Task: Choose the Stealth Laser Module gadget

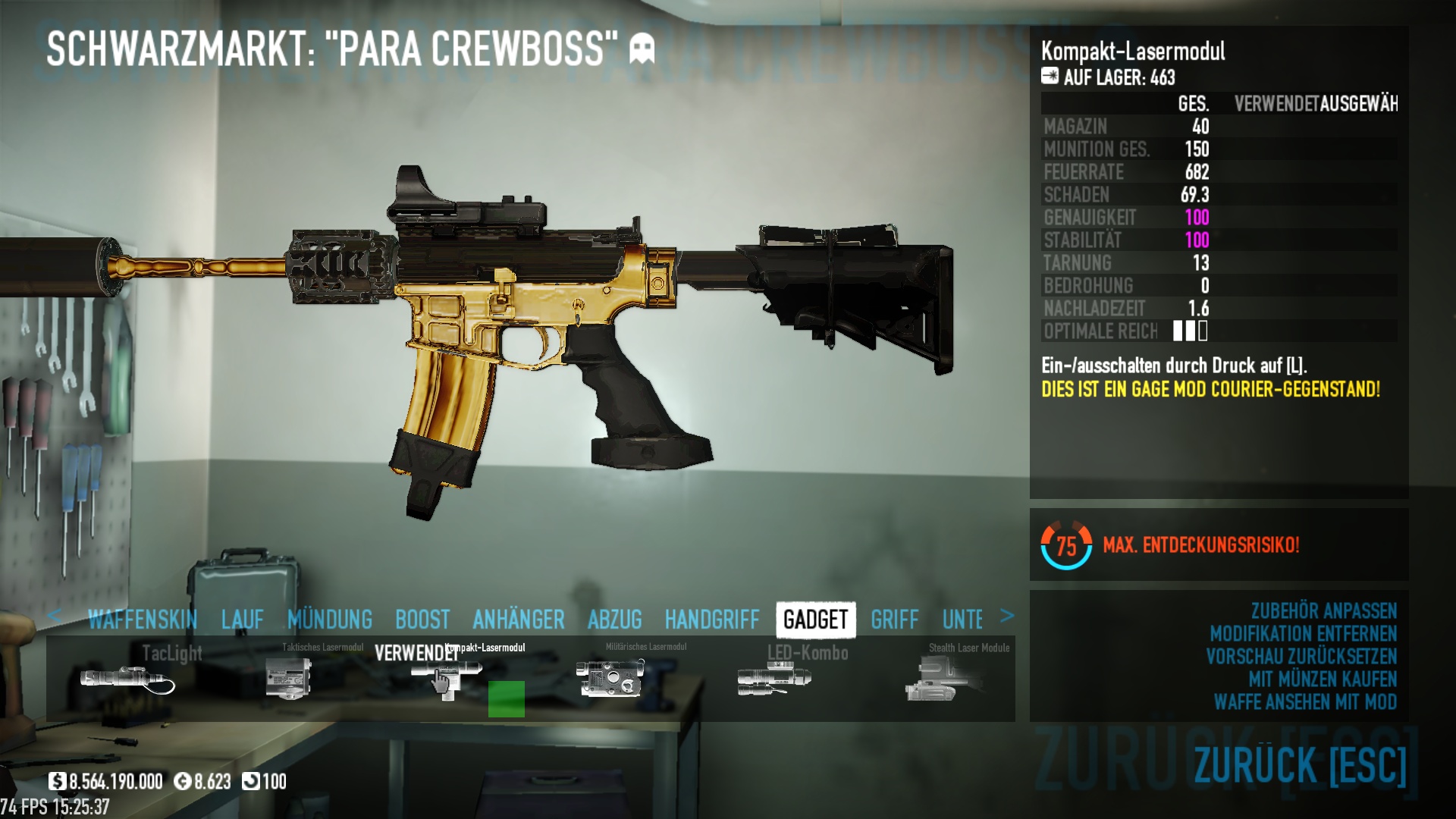Action: point(939,679)
